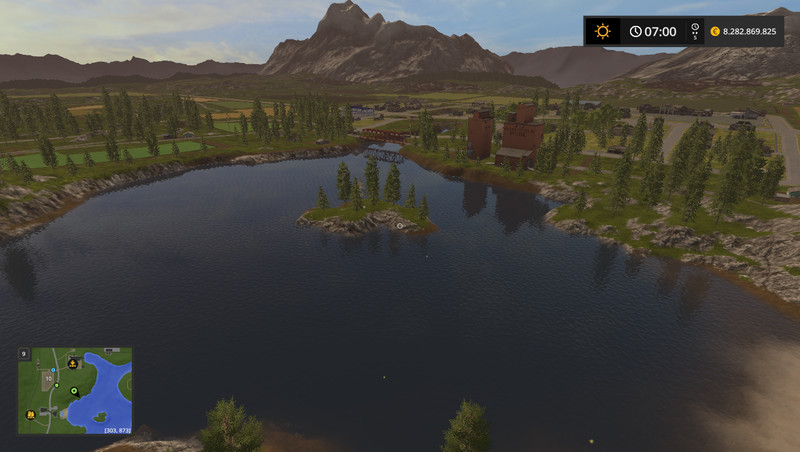The width and height of the screenshot is (800, 452).
Task: Click the euro coin money icon
Action: click(715, 32)
